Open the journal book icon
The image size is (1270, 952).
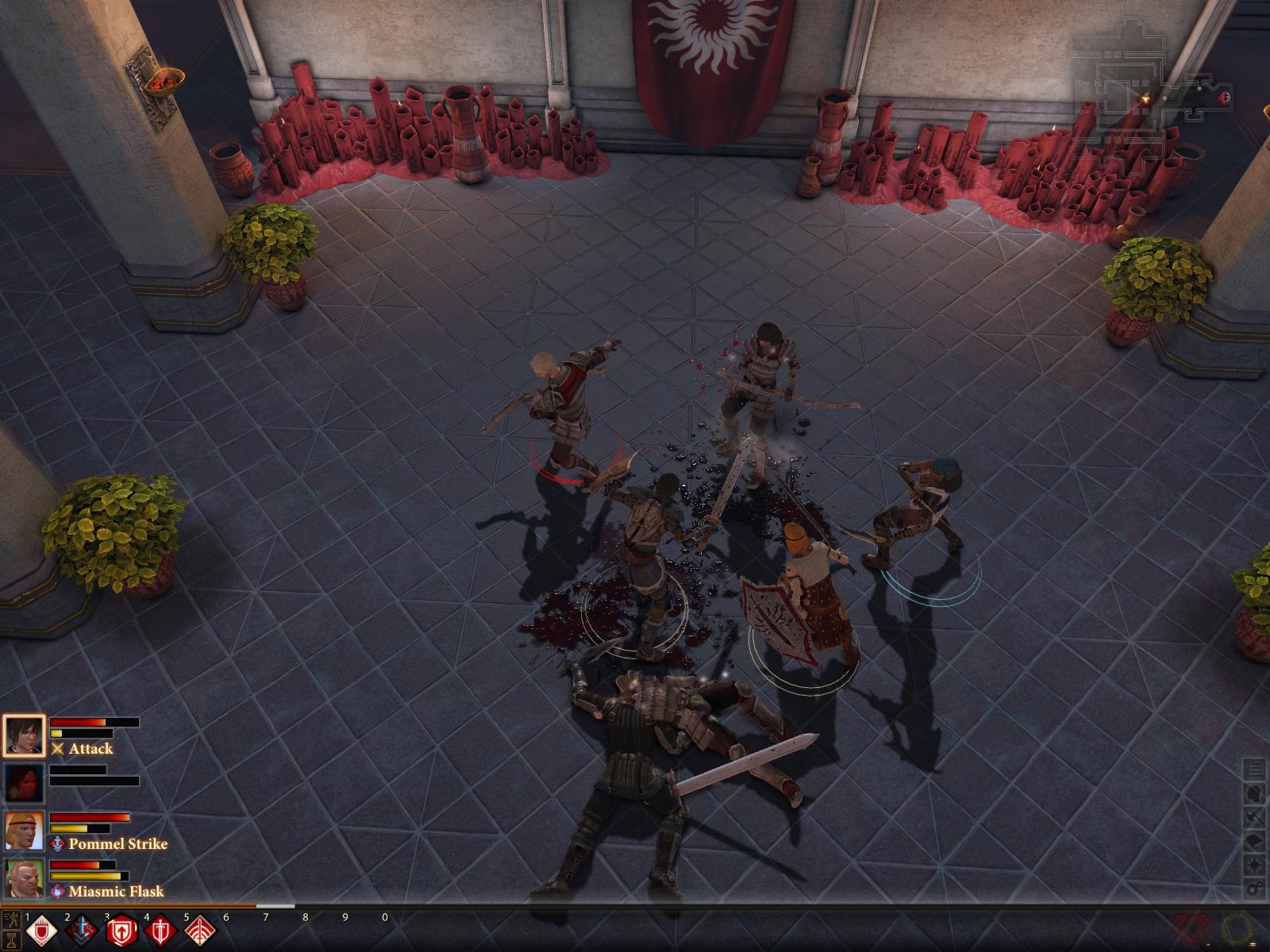pyautogui.click(x=1254, y=840)
